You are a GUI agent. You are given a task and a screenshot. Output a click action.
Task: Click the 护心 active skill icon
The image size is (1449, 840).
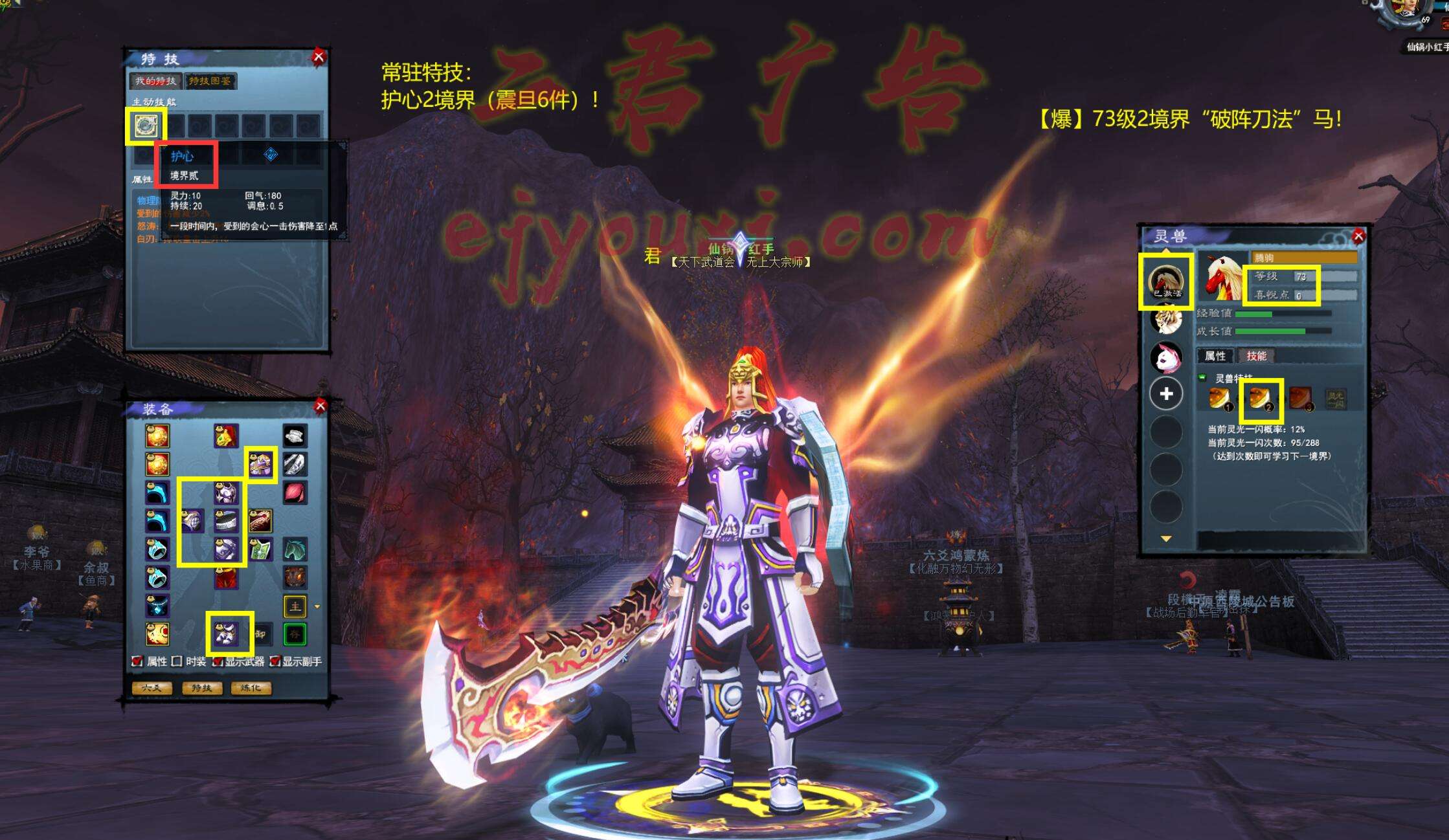[146, 126]
